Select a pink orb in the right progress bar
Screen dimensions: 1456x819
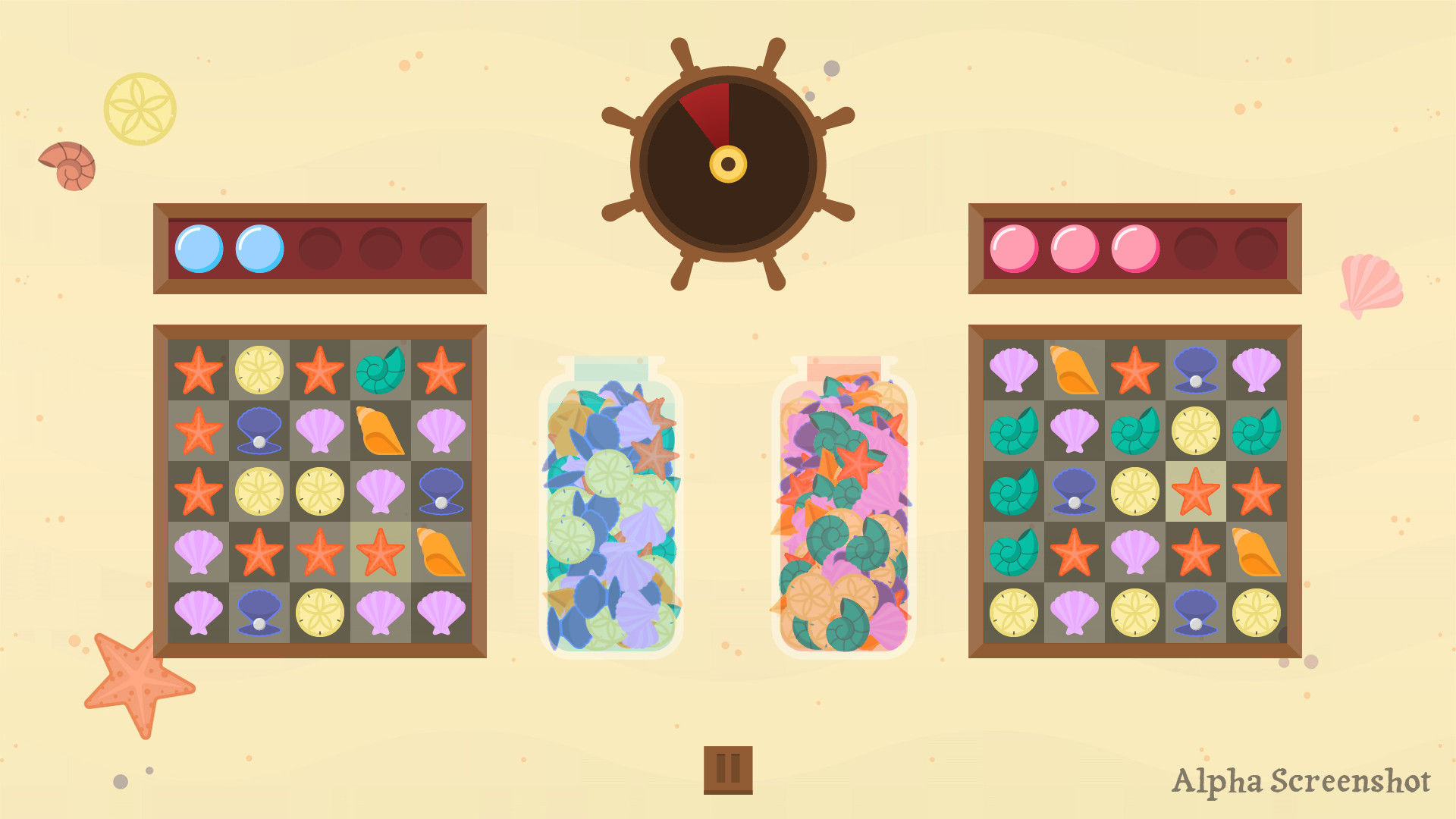(1013, 247)
